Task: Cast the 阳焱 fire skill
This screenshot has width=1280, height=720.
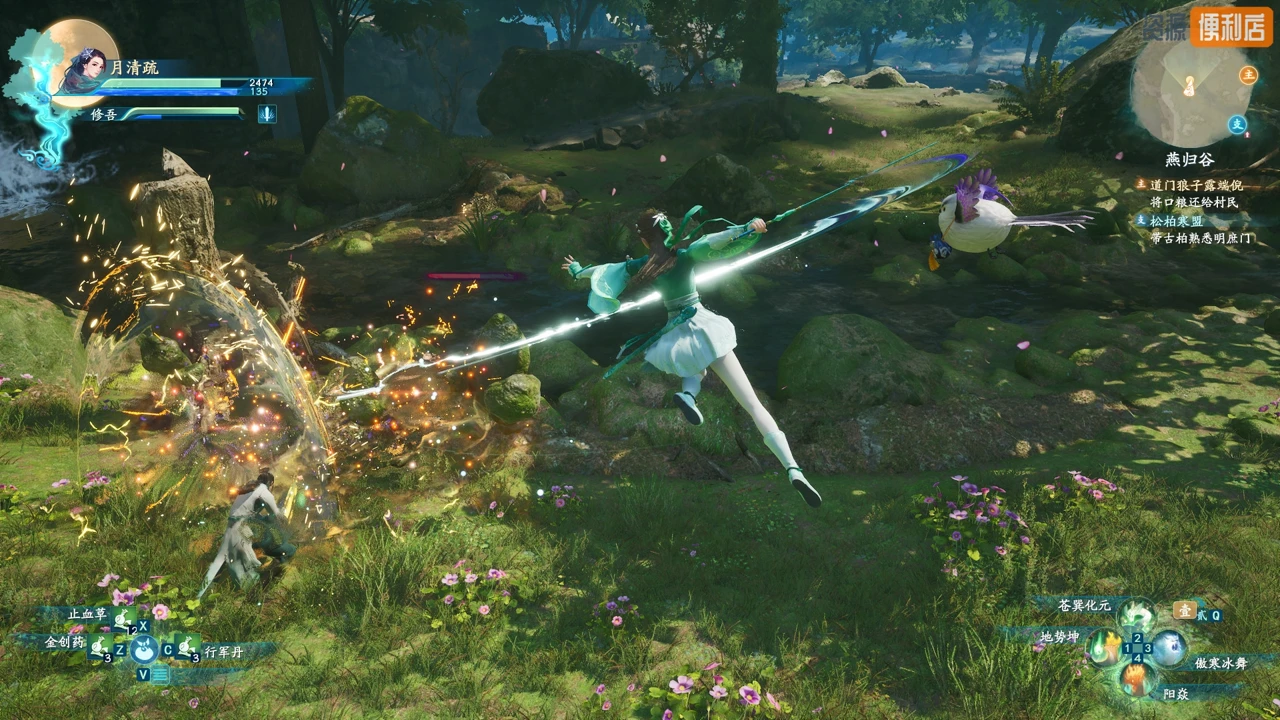Action: pos(1136,679)
